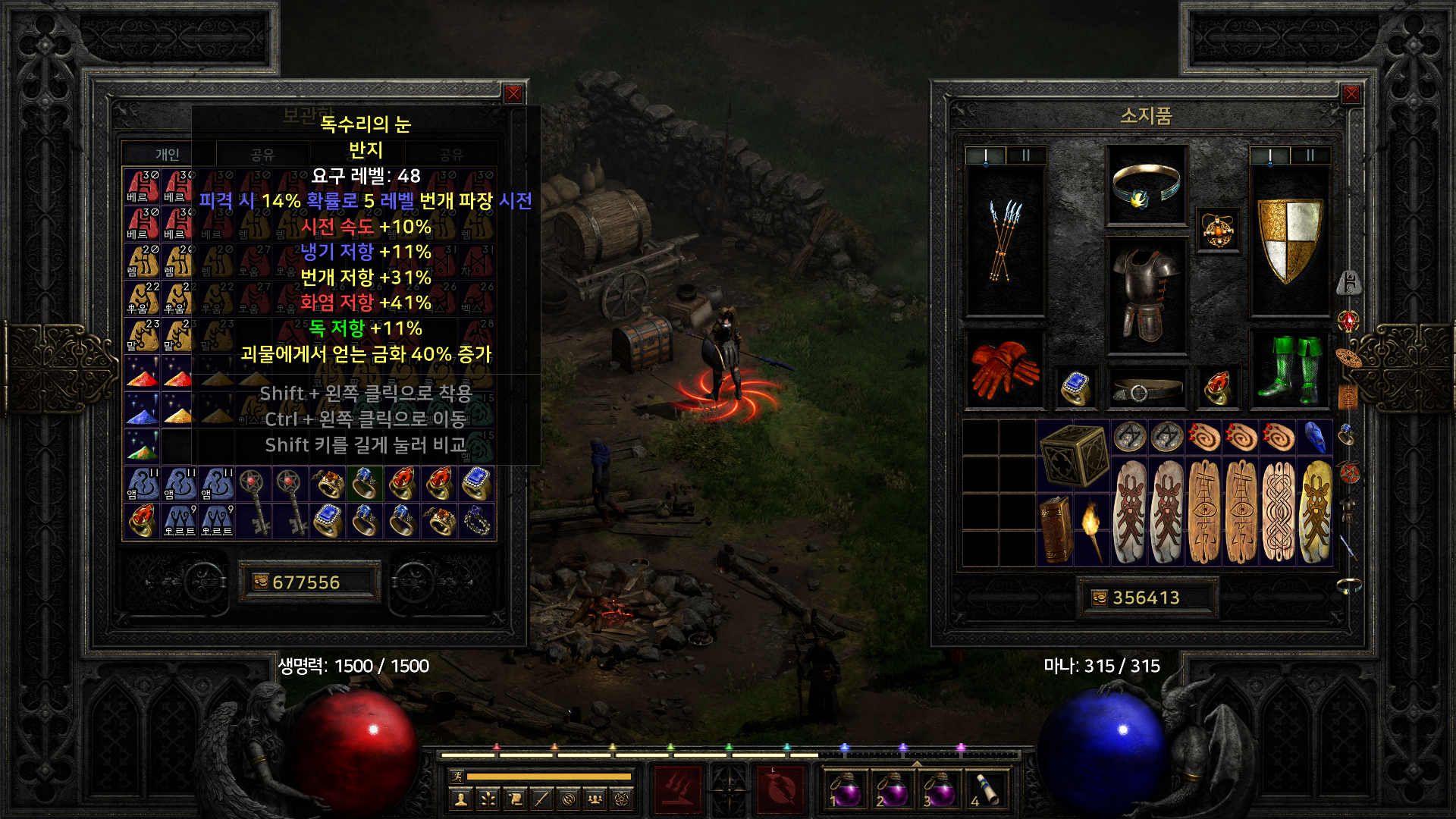Select the equipped circlet helm slot

(x=1146, y=186)
